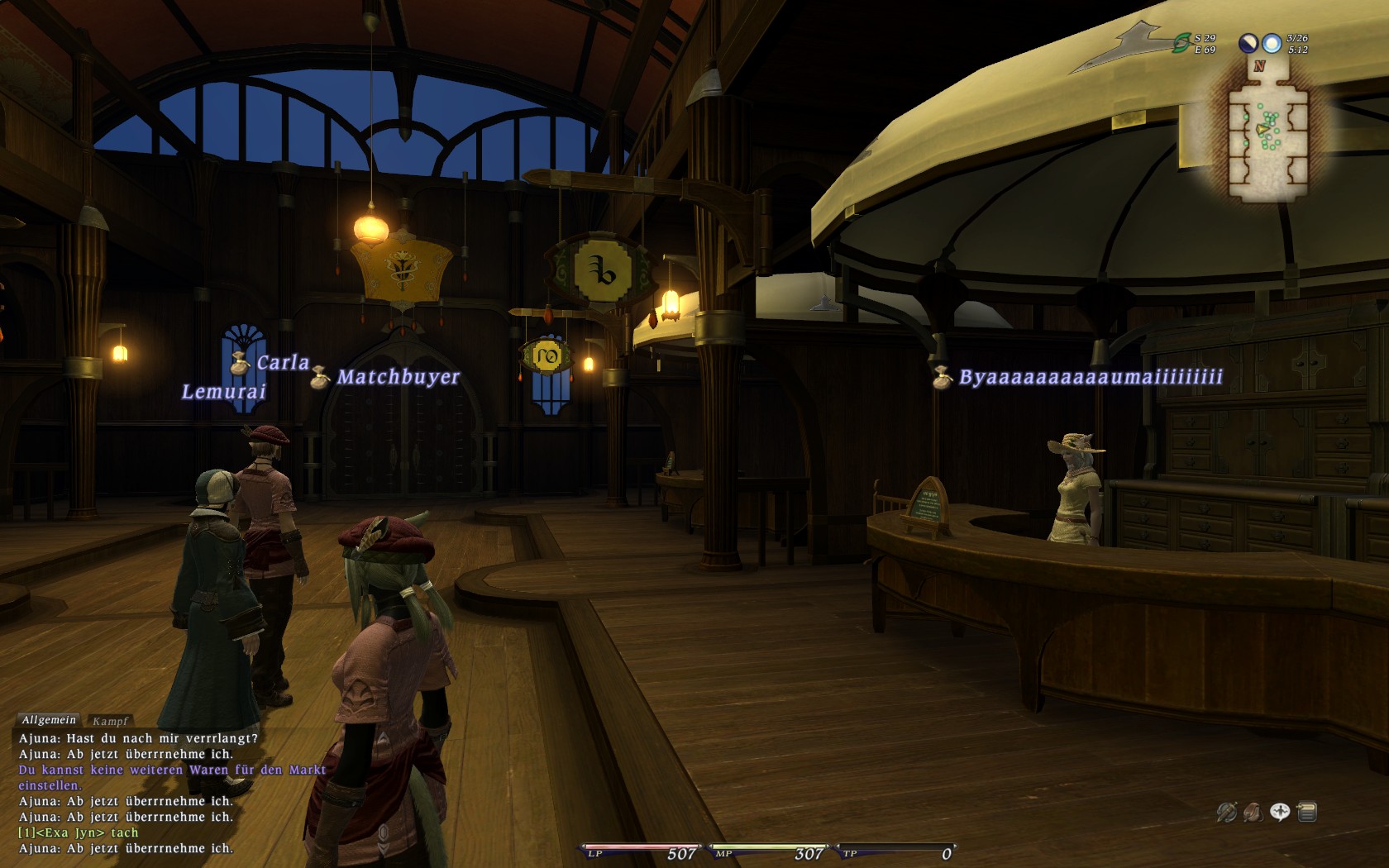The image size is (1389, 868).
Task: Open the Kampf chat tab
Action: (x=110, y=721)
